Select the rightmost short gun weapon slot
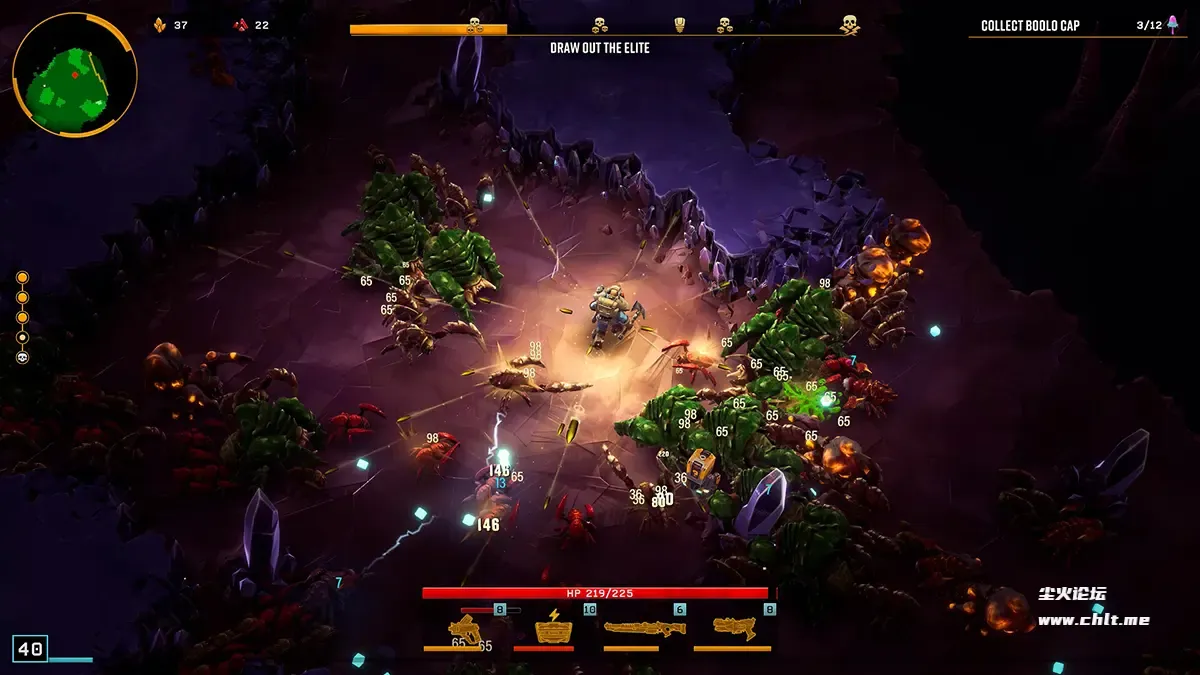This screenshot has height=675, width=1200. coord(733,628)
